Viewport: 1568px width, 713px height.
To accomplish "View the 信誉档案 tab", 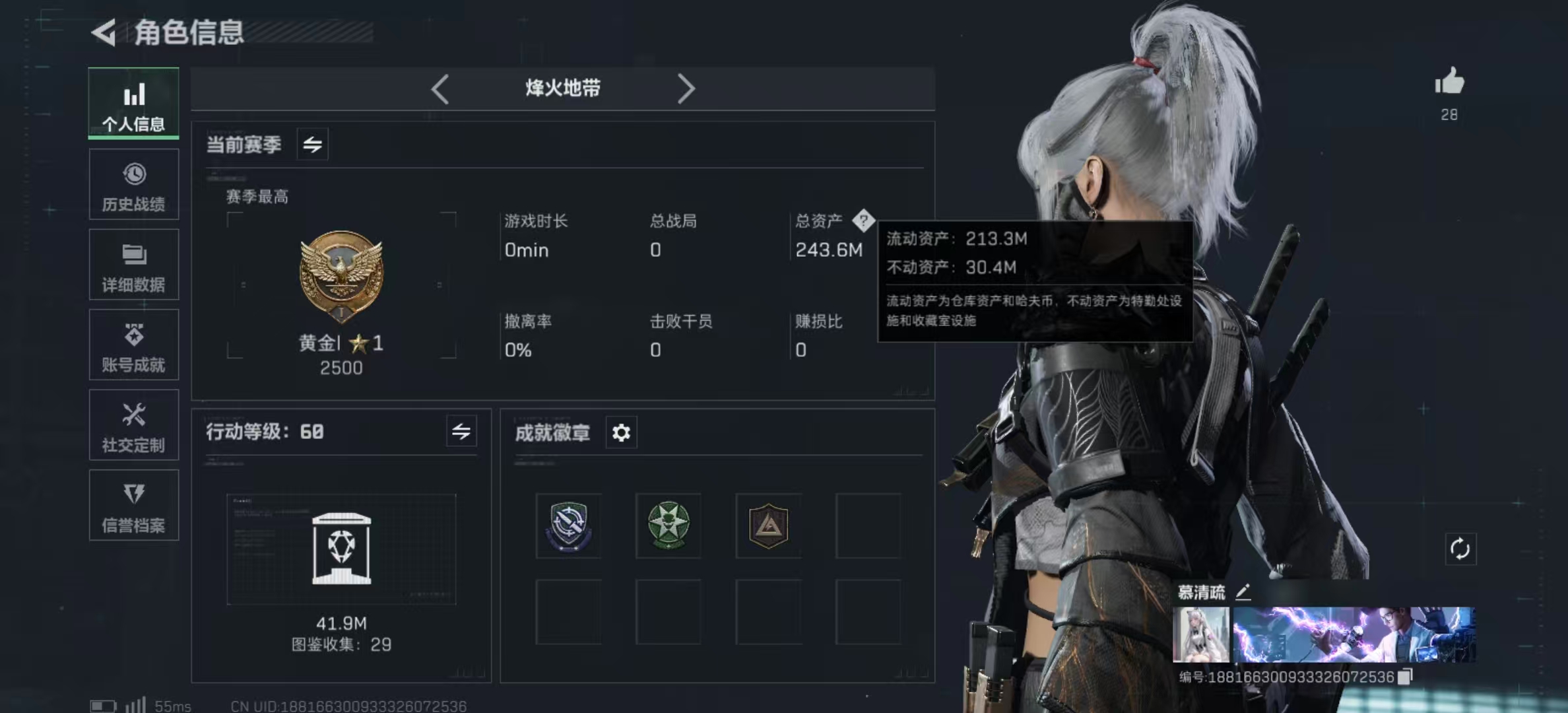I will coord(133,506).
